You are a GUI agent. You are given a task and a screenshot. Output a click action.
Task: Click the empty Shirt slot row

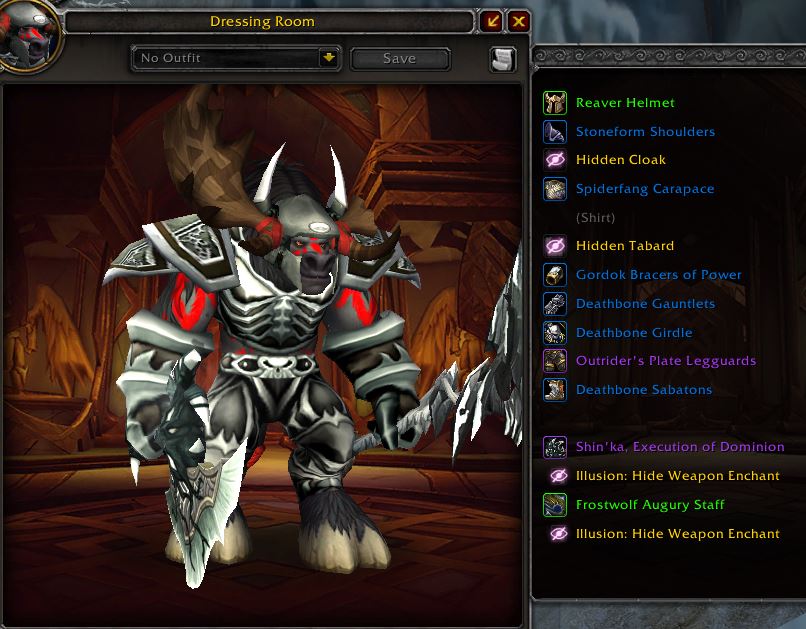(x=595, y=218)
